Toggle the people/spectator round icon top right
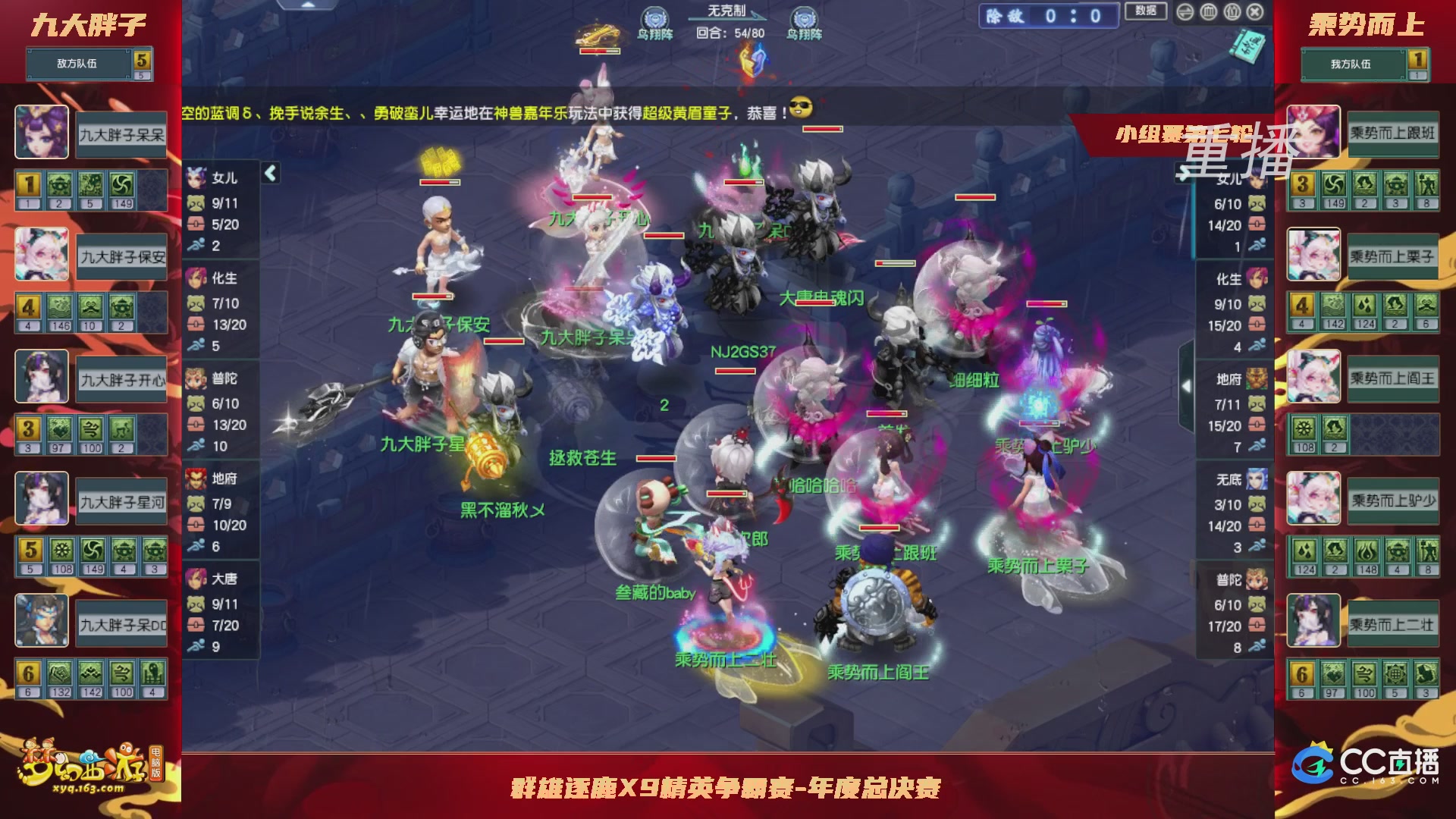The image size is (1456, 819). click(x=1232, y=11)
